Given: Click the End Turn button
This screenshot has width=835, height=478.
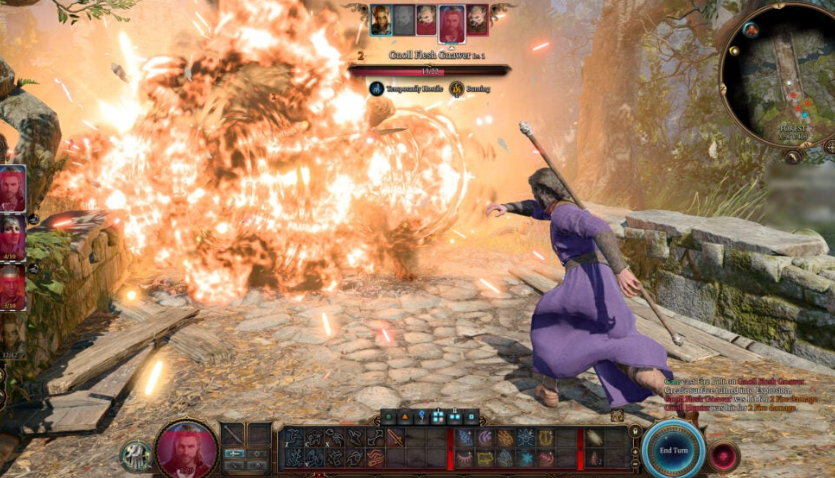Looking at the screenshot, I should pyautogui.click(x=673, y=450).
